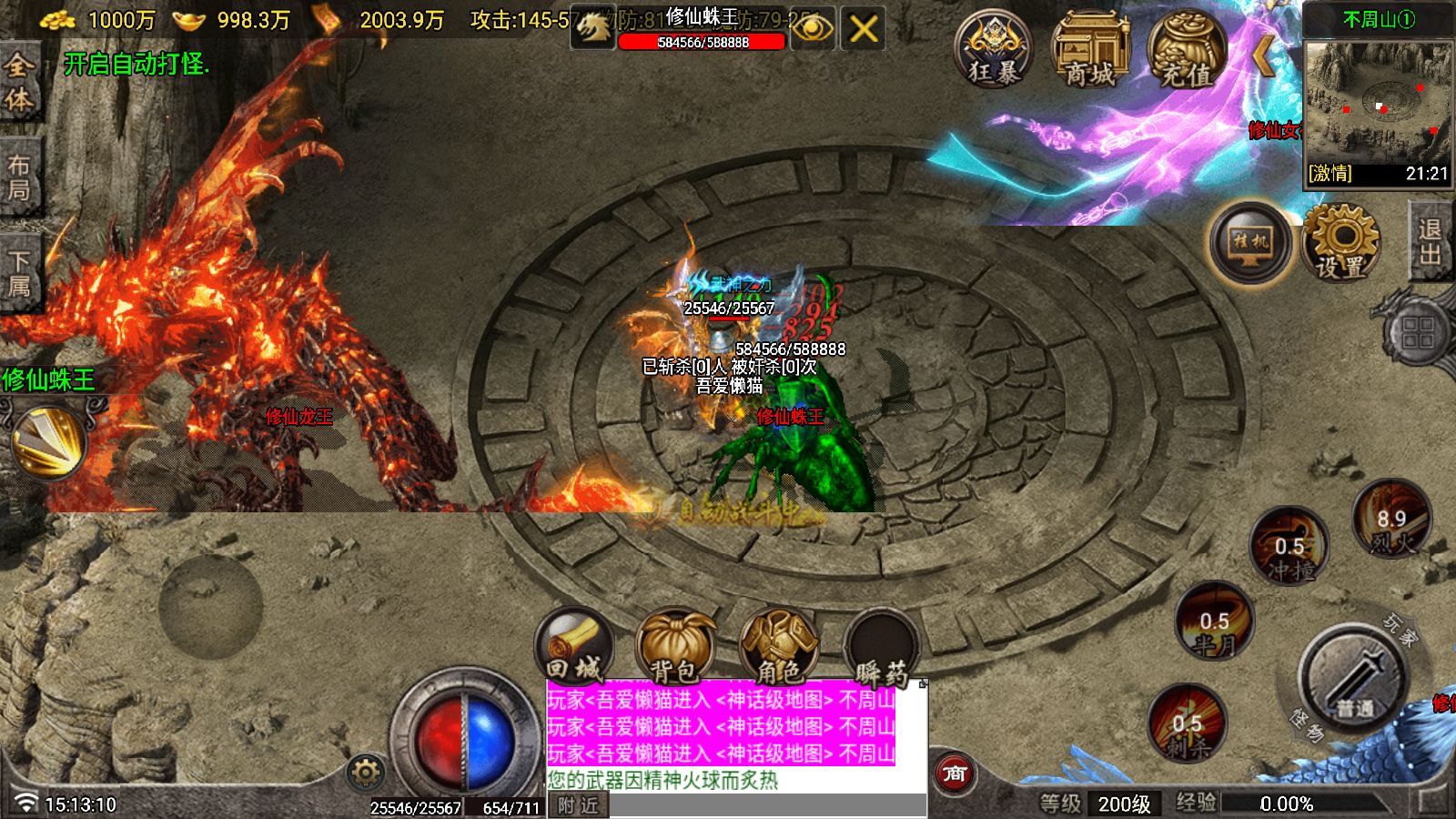Use the 冲撞 charge skill
The height and width of the screenshot is (819, 1456).
(1289, 548)
